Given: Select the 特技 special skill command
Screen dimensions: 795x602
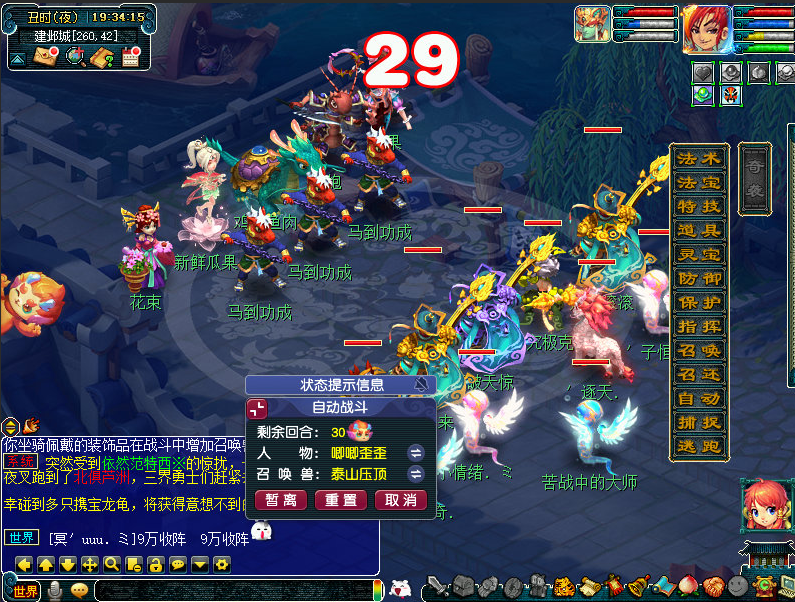Looking at the screenshot, I should 698,206.
